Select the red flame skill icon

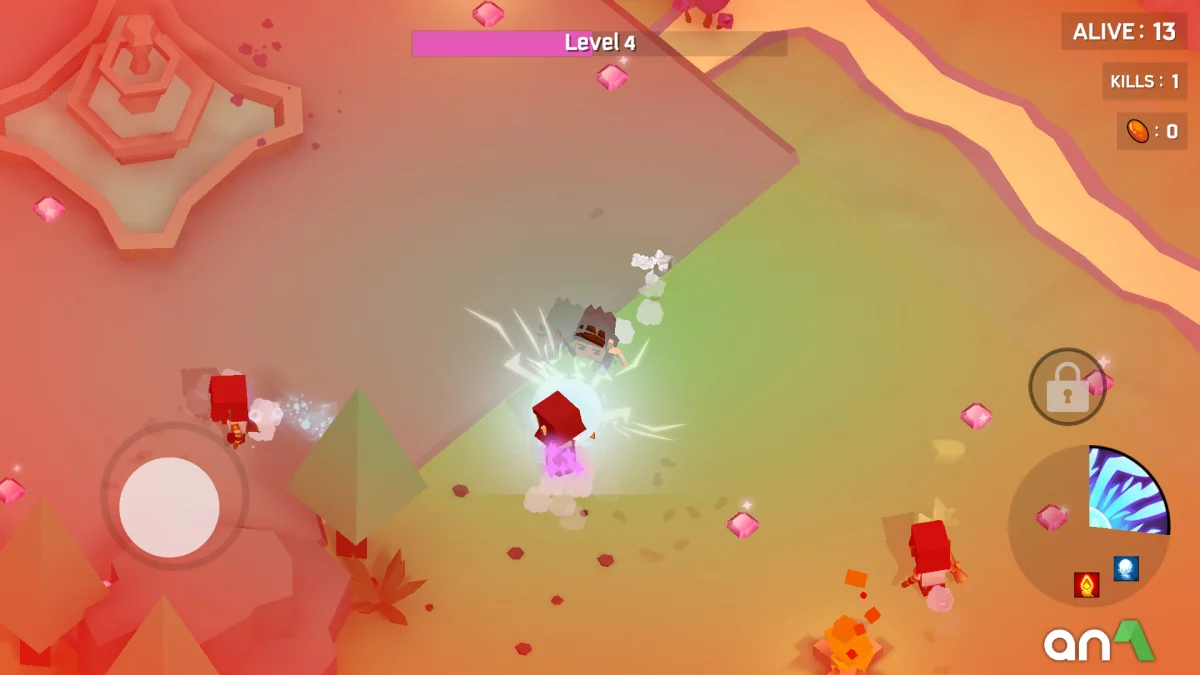click(1087, 585)
